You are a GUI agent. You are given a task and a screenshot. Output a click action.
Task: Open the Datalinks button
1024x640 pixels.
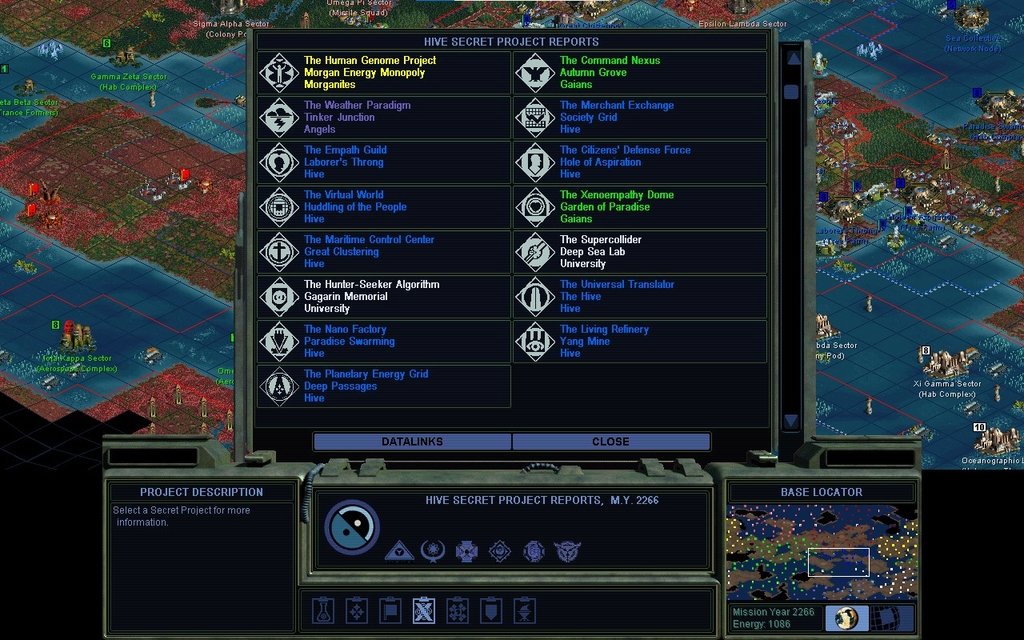[x=412, y=441]
